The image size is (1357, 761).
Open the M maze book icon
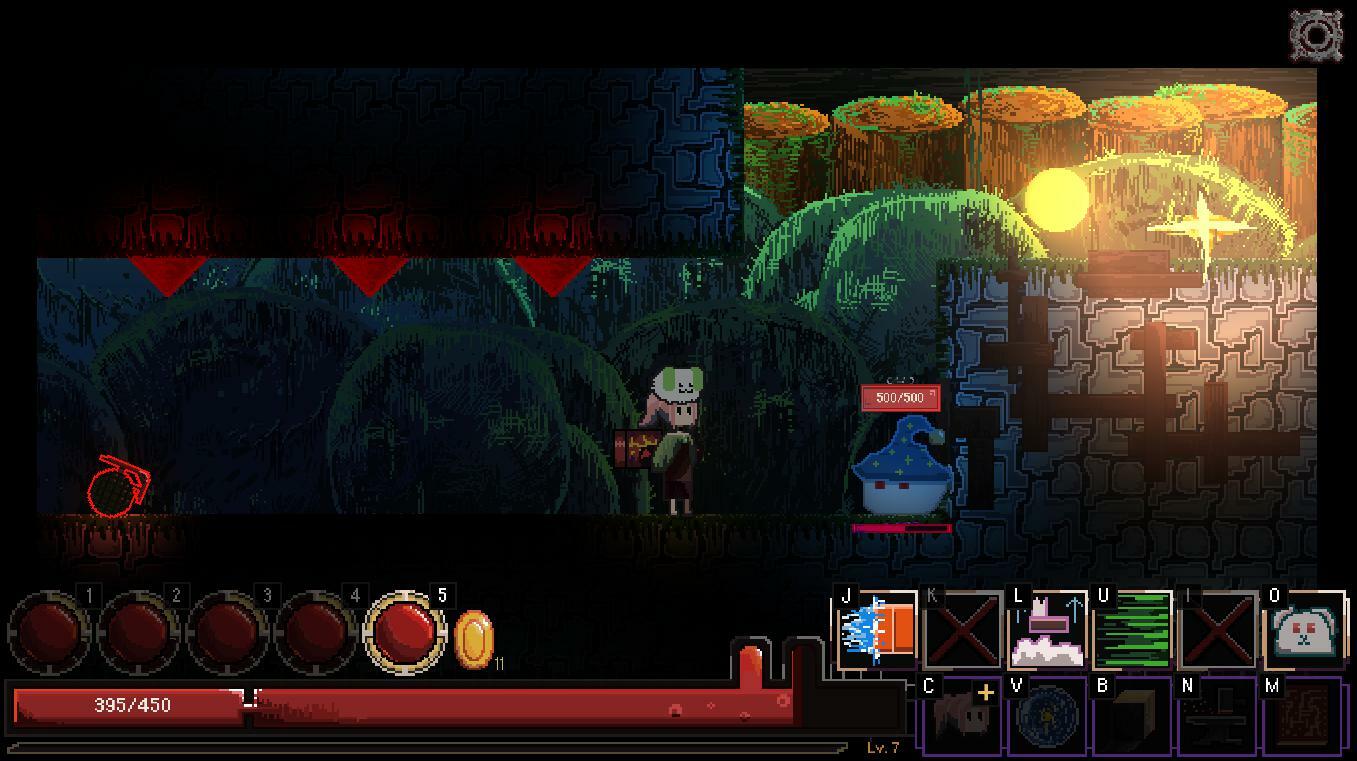[x=1303, y=715]
